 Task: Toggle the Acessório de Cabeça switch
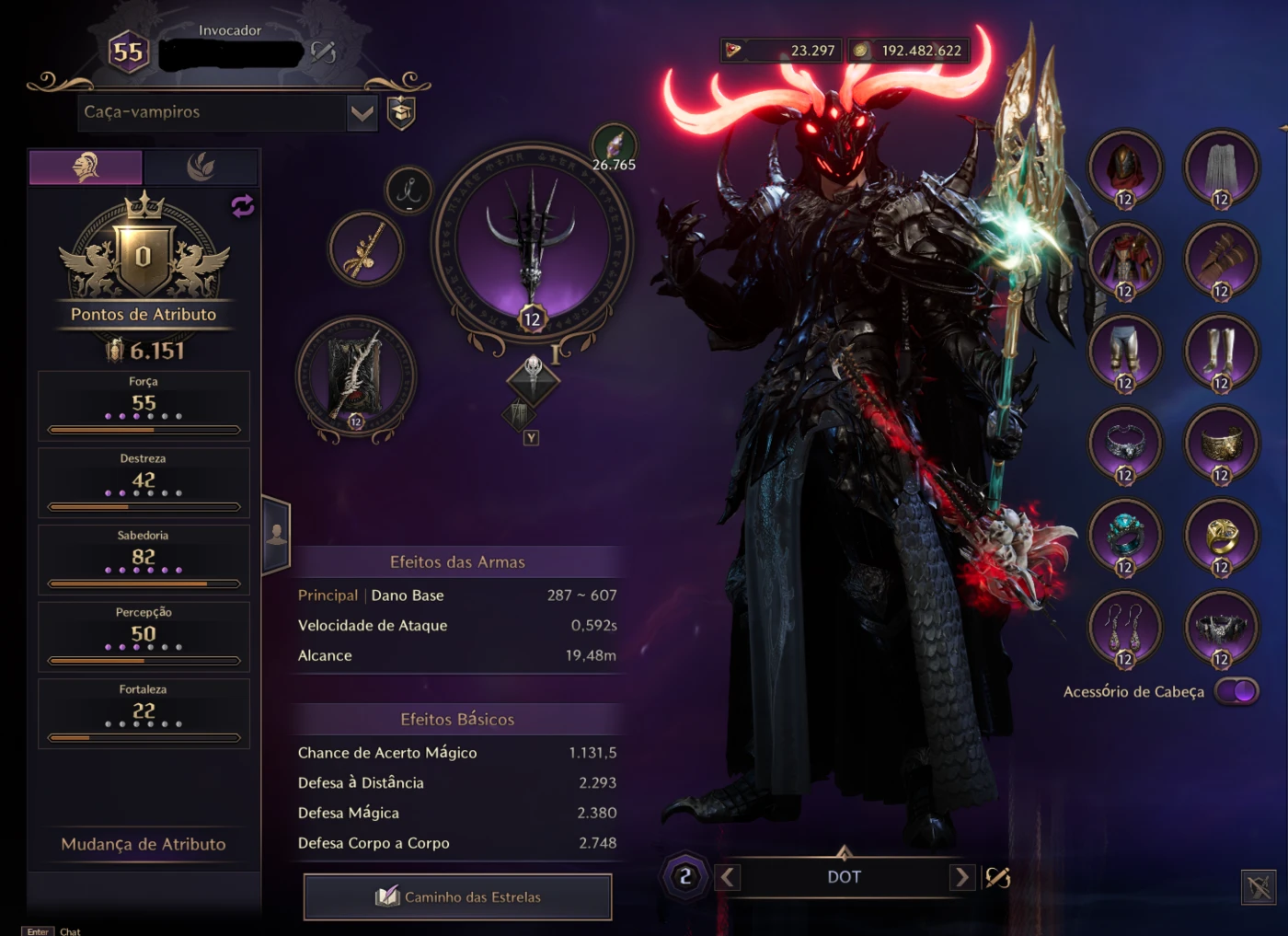pyautogui.click(x=1236, y=691)
